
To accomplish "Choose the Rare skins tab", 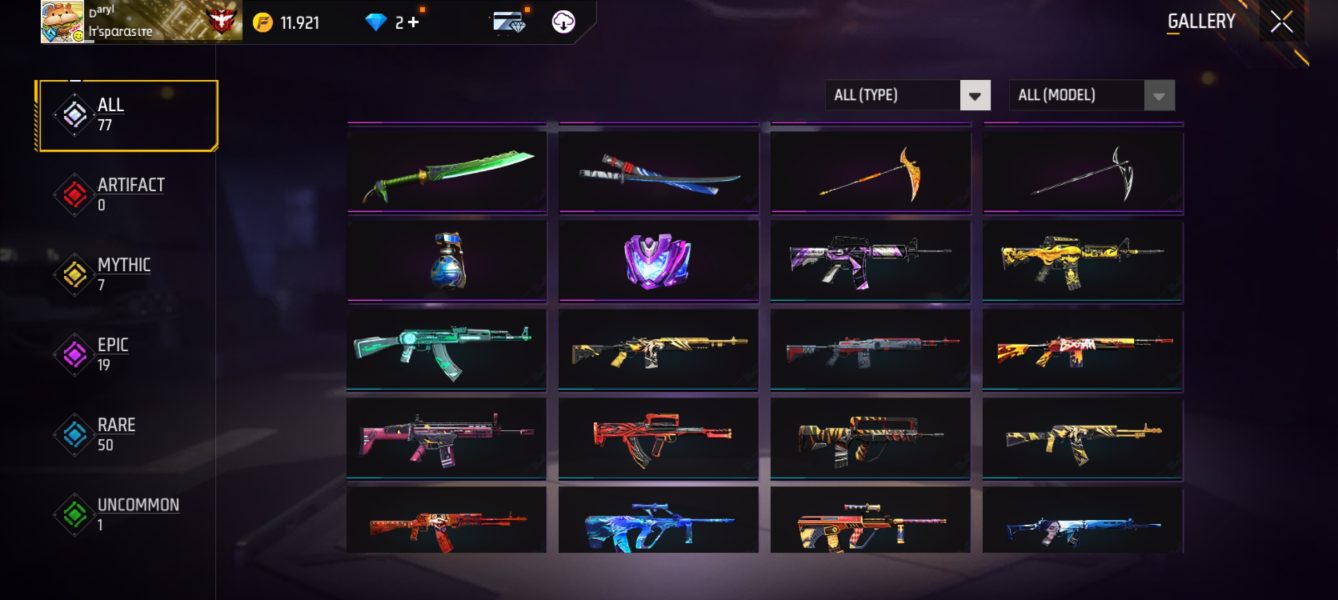I will (x=114, y=435).
